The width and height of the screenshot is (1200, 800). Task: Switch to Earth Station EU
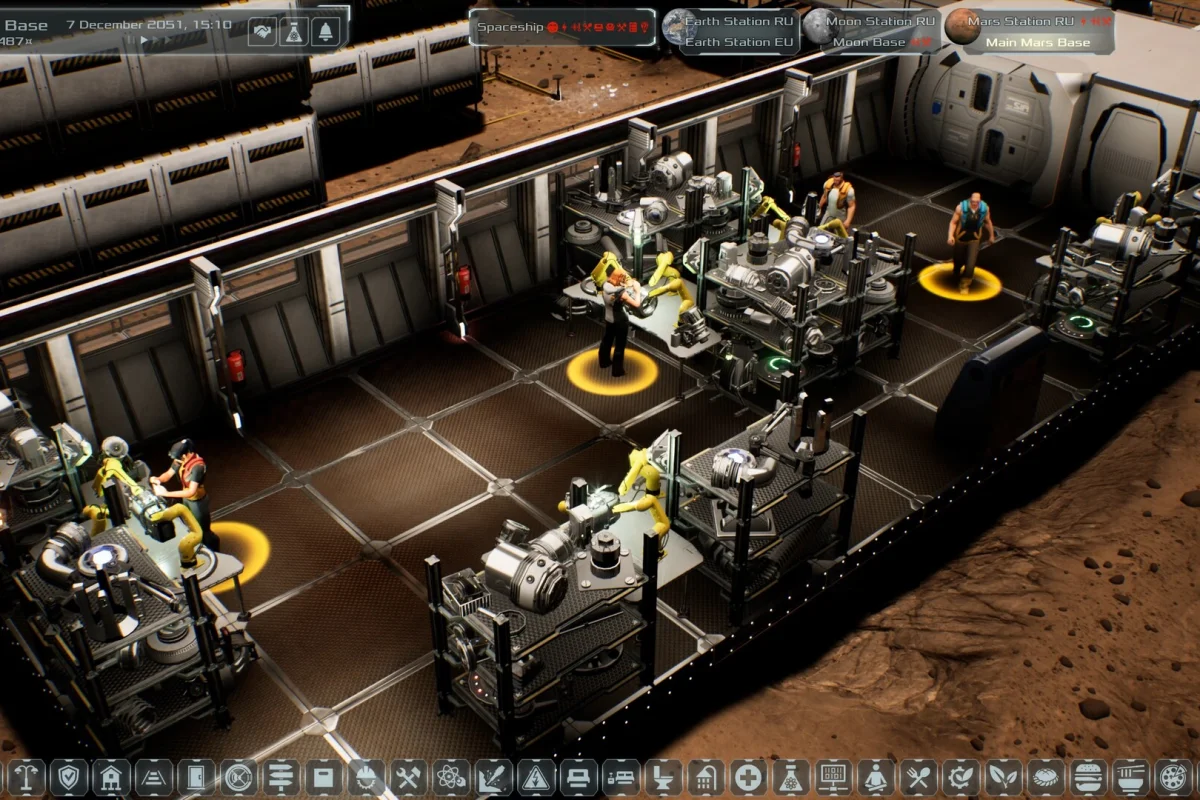(x=741, y=42)
